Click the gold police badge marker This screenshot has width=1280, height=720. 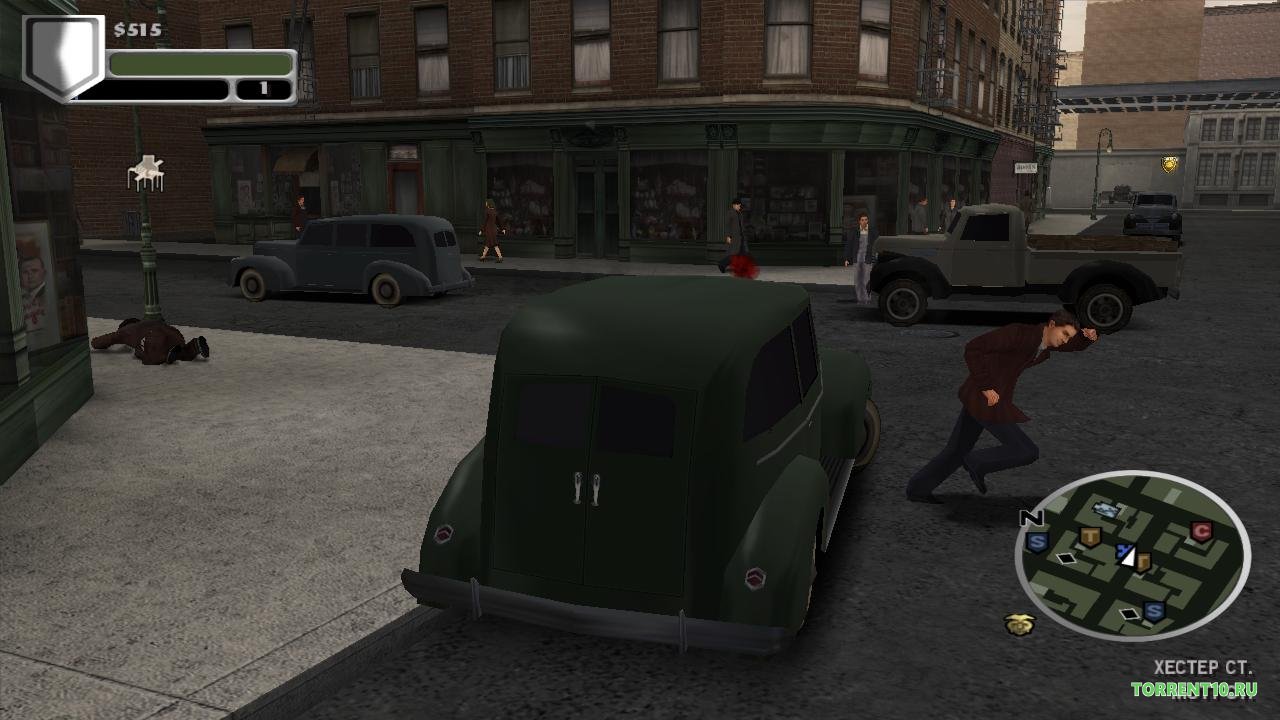pyautogui.click(x=1168, y=164)
